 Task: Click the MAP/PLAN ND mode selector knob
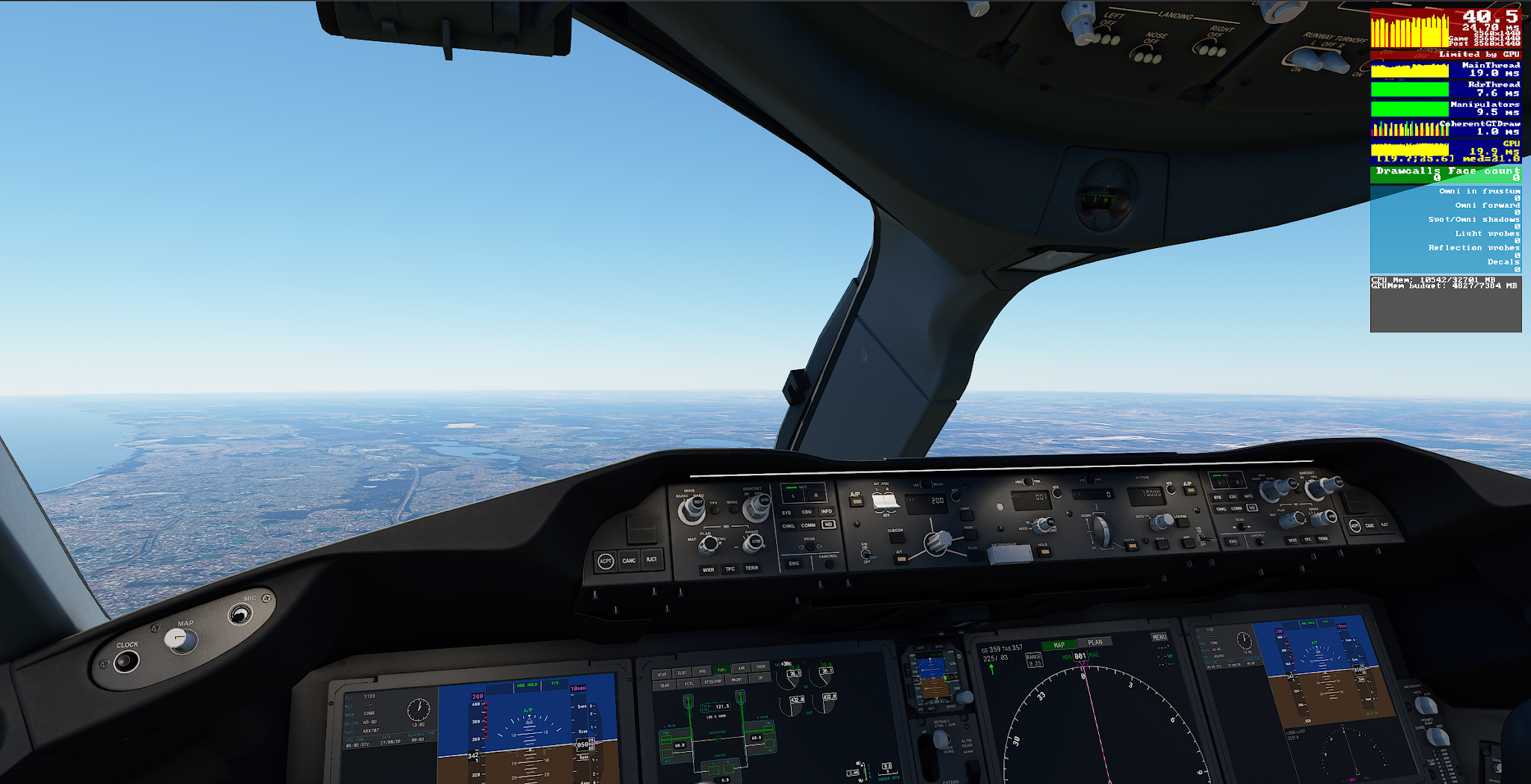click(x=709, y=543)
